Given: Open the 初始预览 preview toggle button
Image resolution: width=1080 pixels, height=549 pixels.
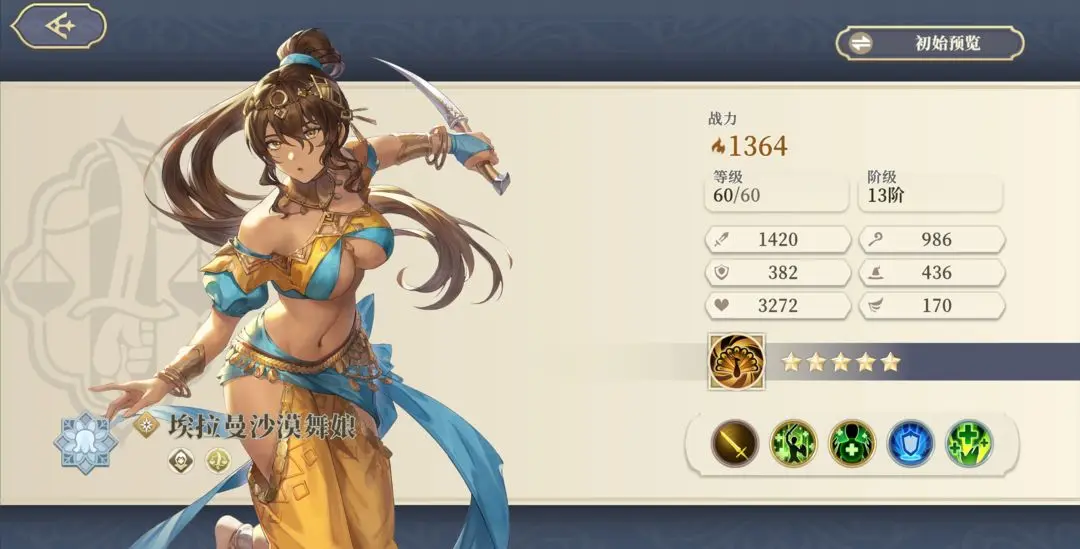Looking at the screenshot, I should pos(930,43).
